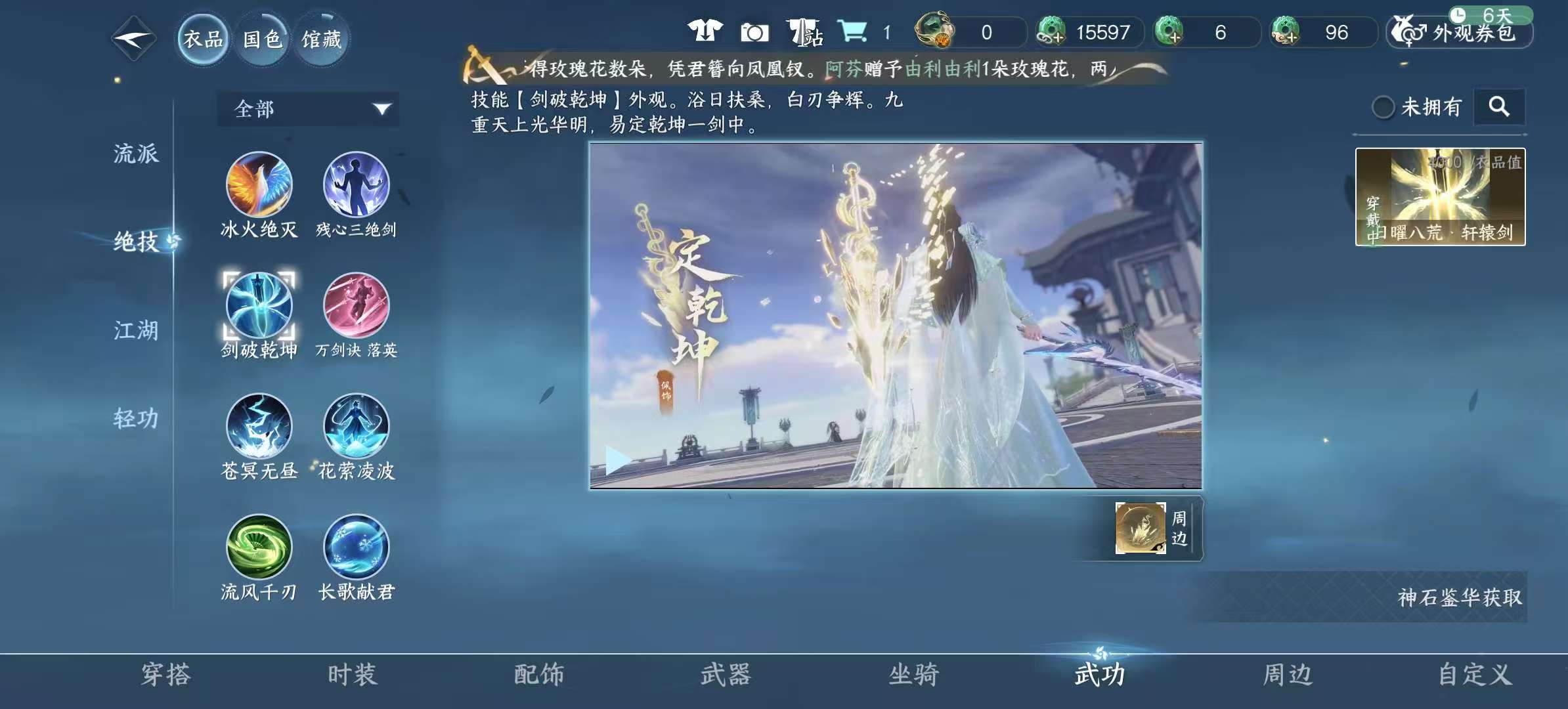Switch to the 馆藏 tab
The height and width of the screenshot is (709, 1568).
click(321, 38)
